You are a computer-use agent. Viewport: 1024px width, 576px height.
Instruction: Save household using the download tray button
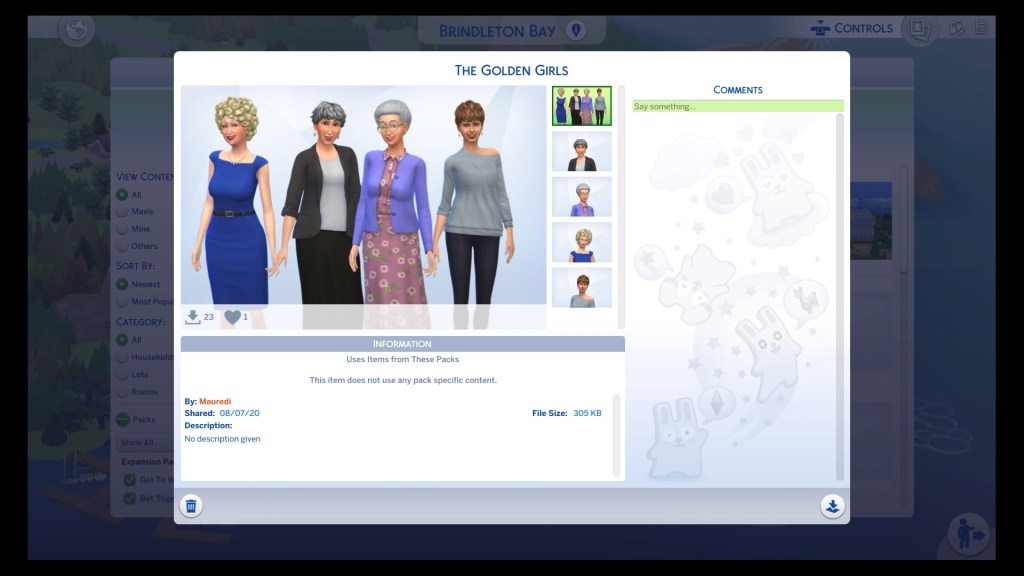pyautogui.click(x=832, y=506)
